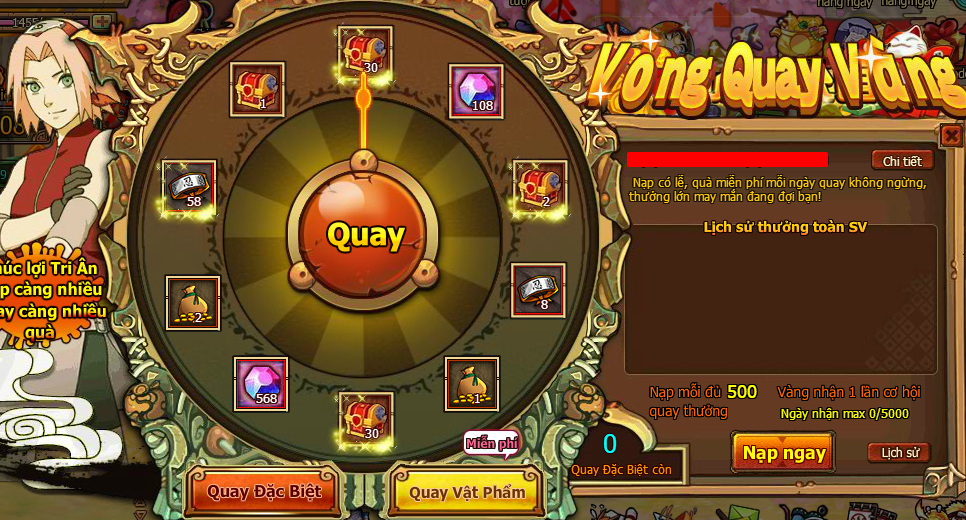Viewport: 966px width, 520px height.
Task: Click the gold money bag prize marked 2
Action: (x=193, y=303)
